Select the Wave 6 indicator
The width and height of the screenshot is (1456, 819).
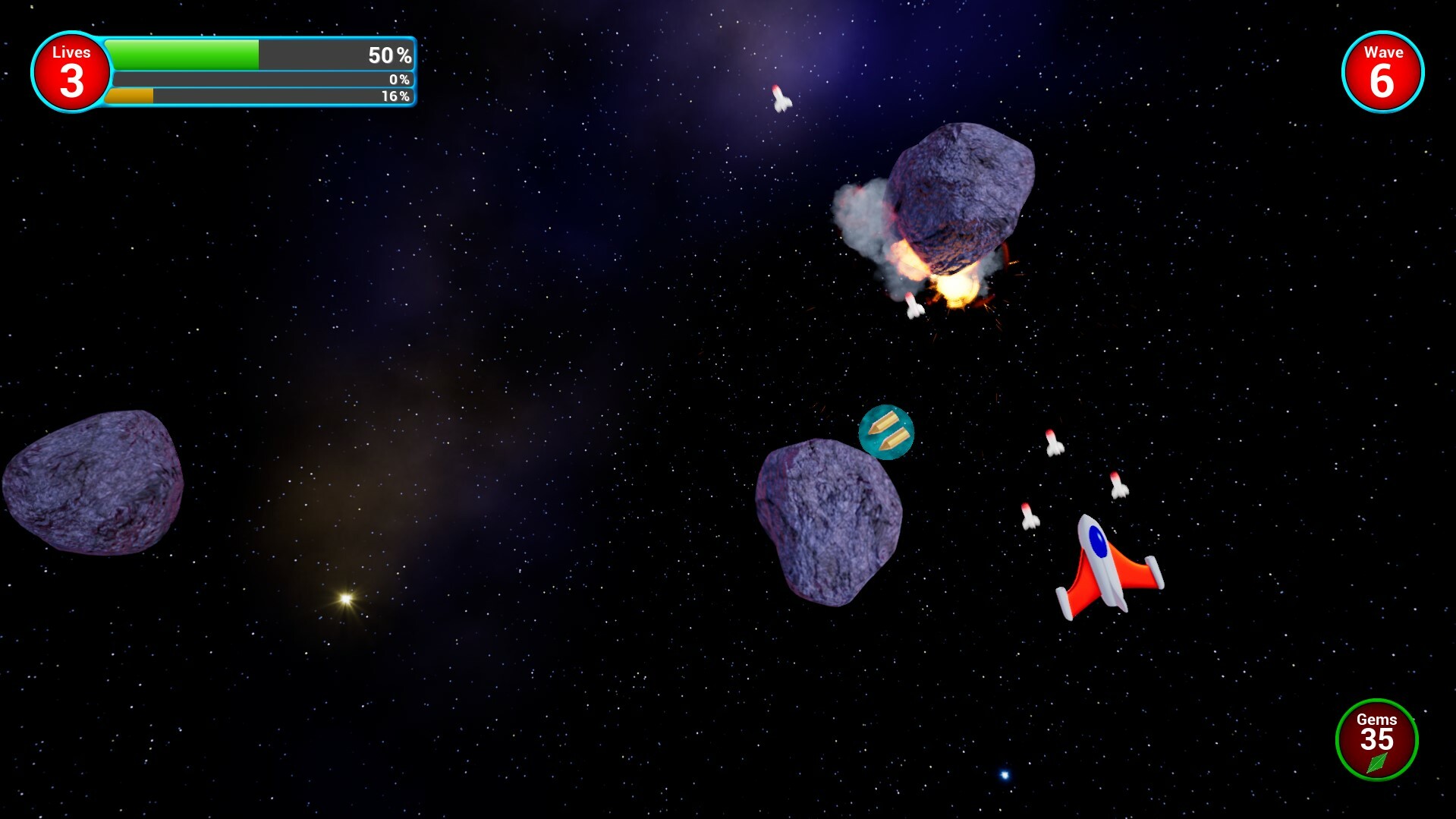[x=1382, y=73]
